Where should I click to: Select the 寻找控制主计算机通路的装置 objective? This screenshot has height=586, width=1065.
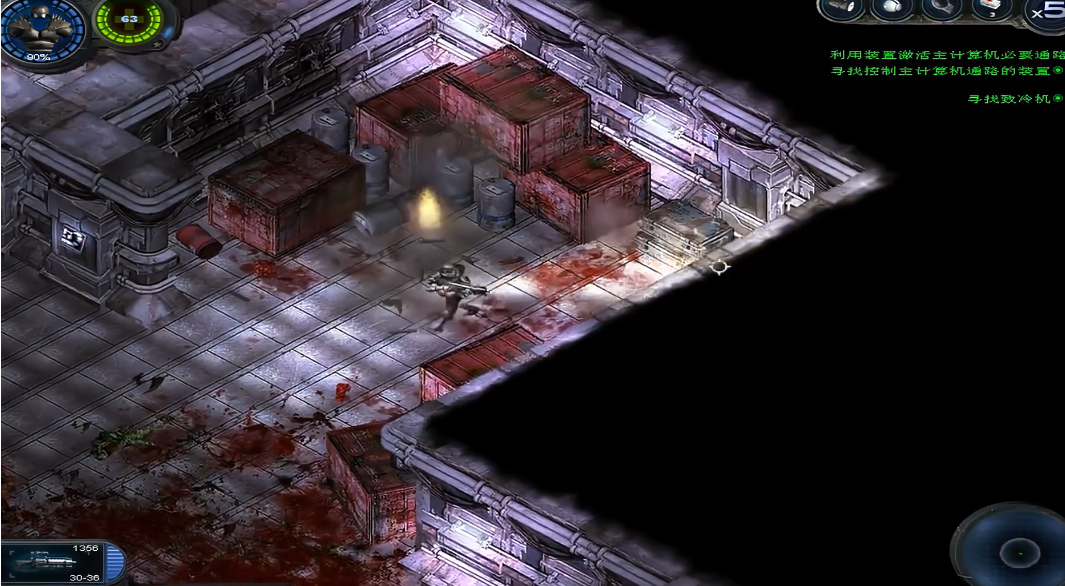[945, 71]
